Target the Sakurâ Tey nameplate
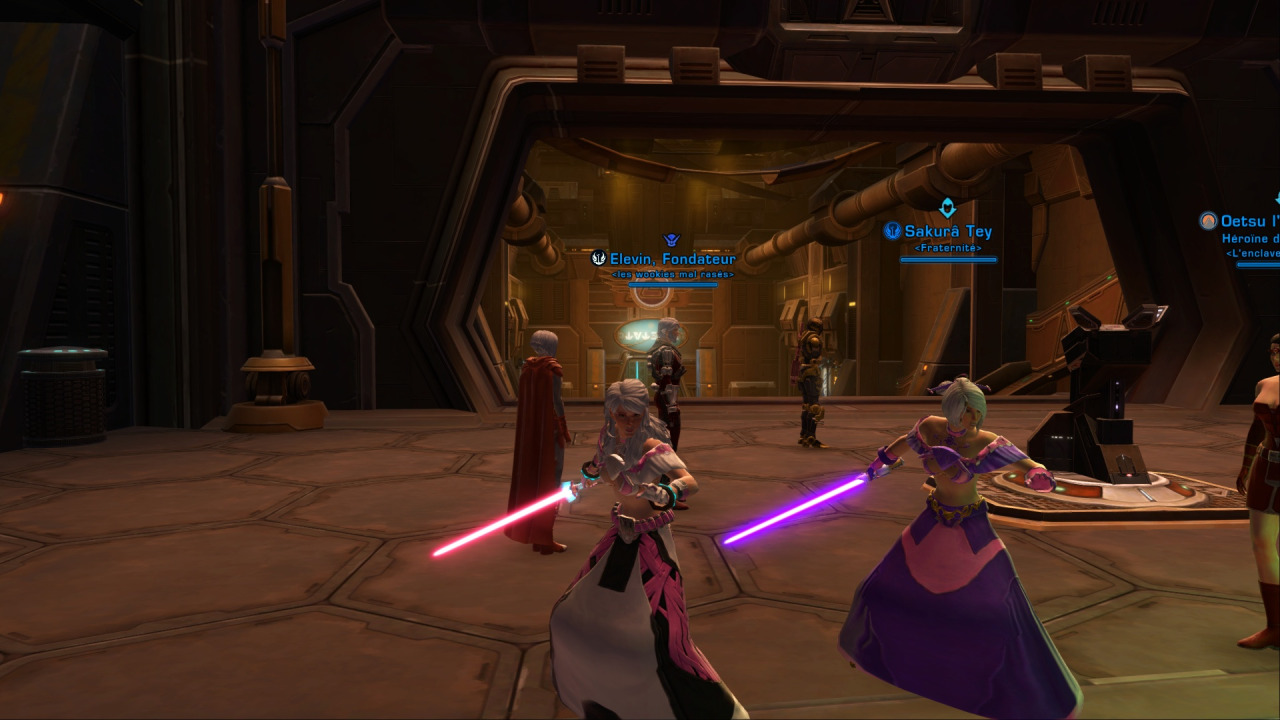1280x720 pixels. 947,232
